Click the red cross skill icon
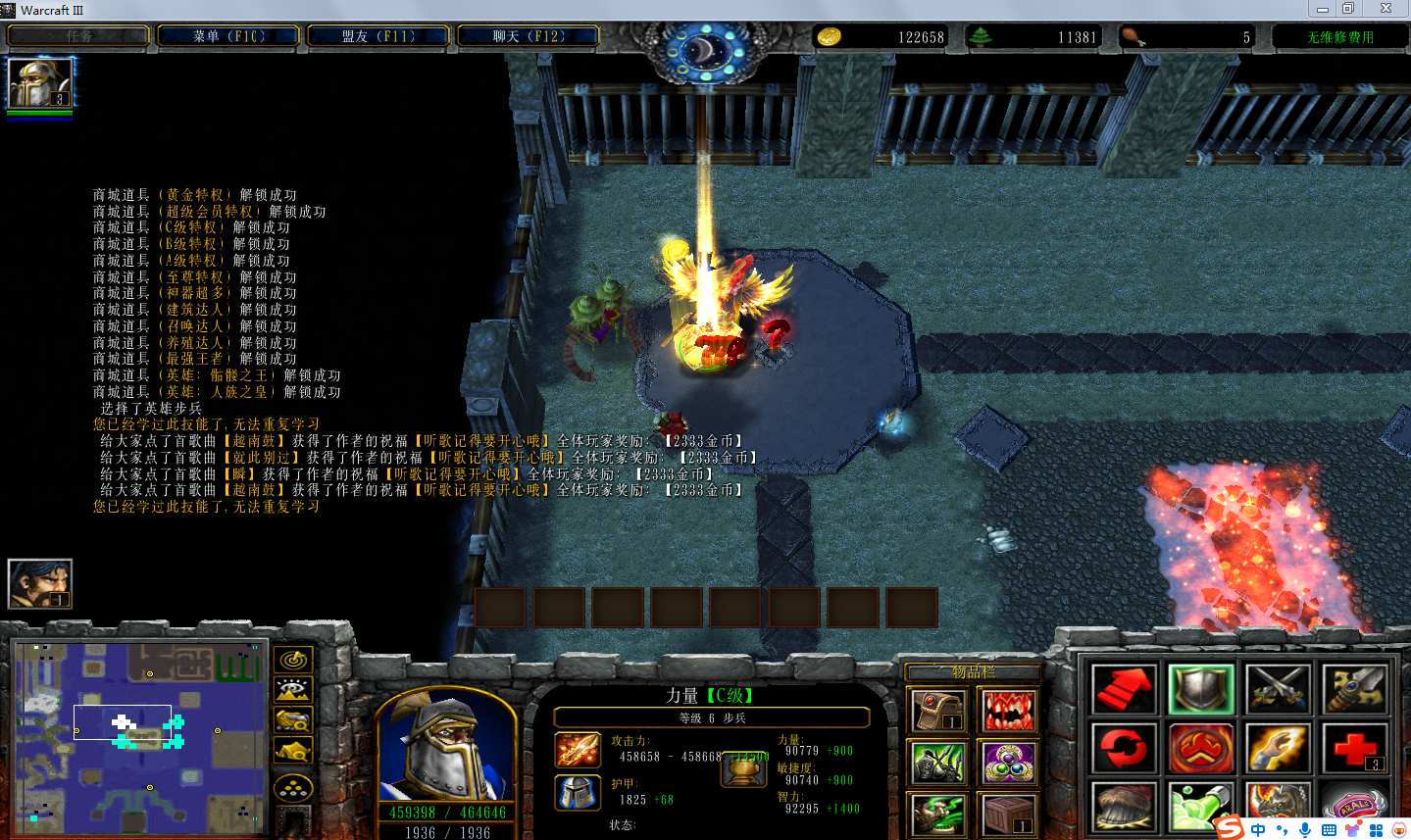The image size is (1411, 840). (x=1354, y=749)
